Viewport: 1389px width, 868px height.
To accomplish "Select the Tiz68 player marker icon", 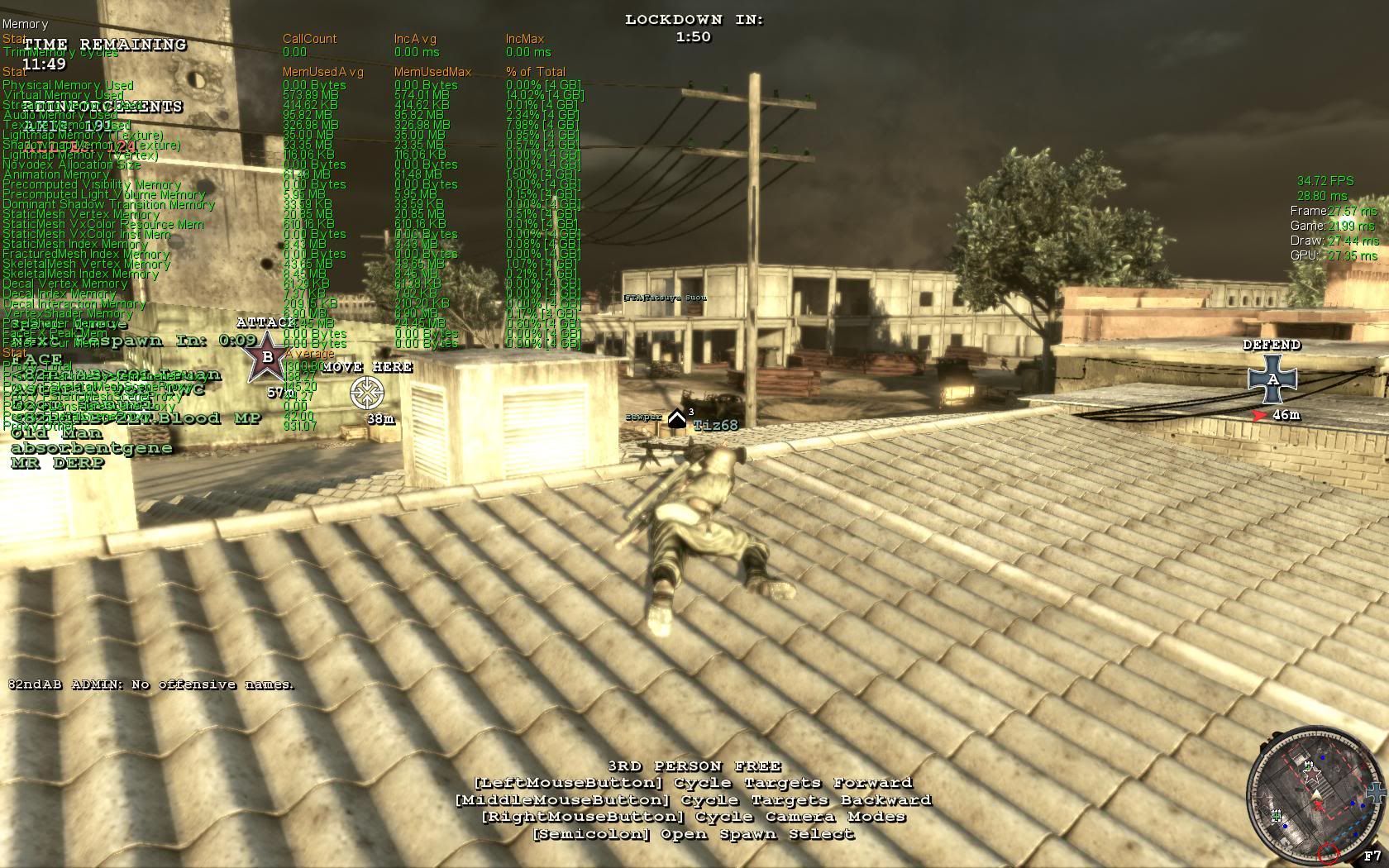I will pos(677,419).
